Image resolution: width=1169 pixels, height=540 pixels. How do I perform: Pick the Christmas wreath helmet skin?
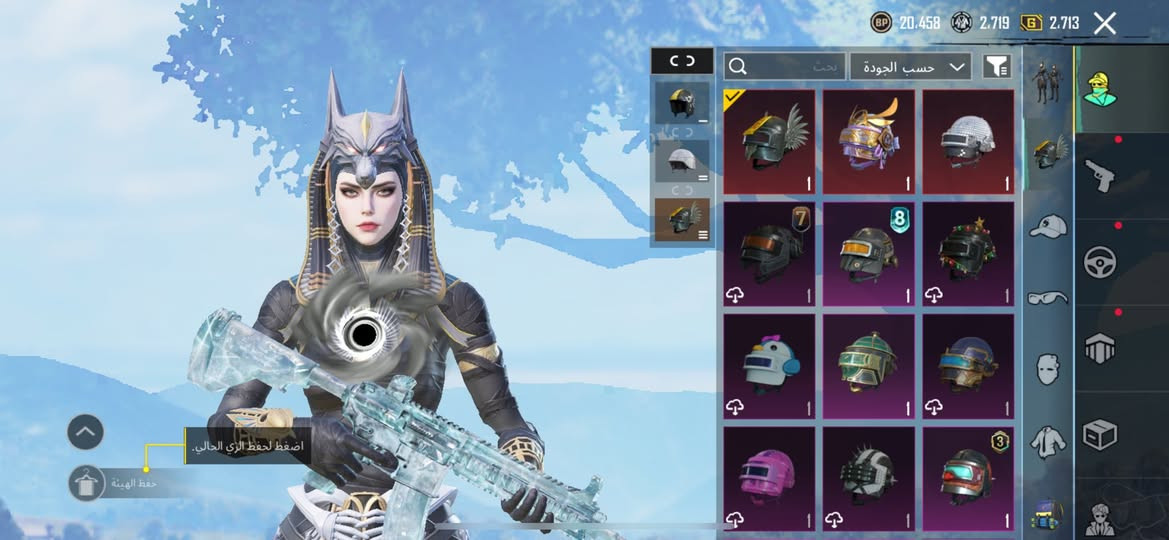(x=967, y=254)
